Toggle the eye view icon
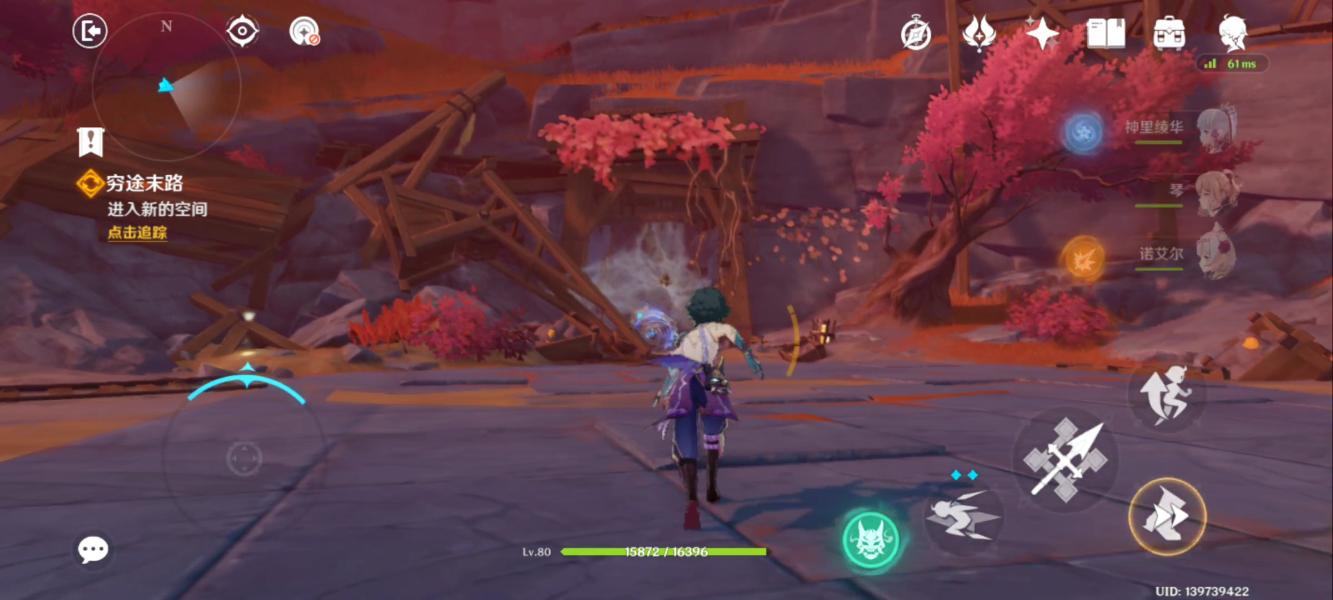 coord(242,31)
